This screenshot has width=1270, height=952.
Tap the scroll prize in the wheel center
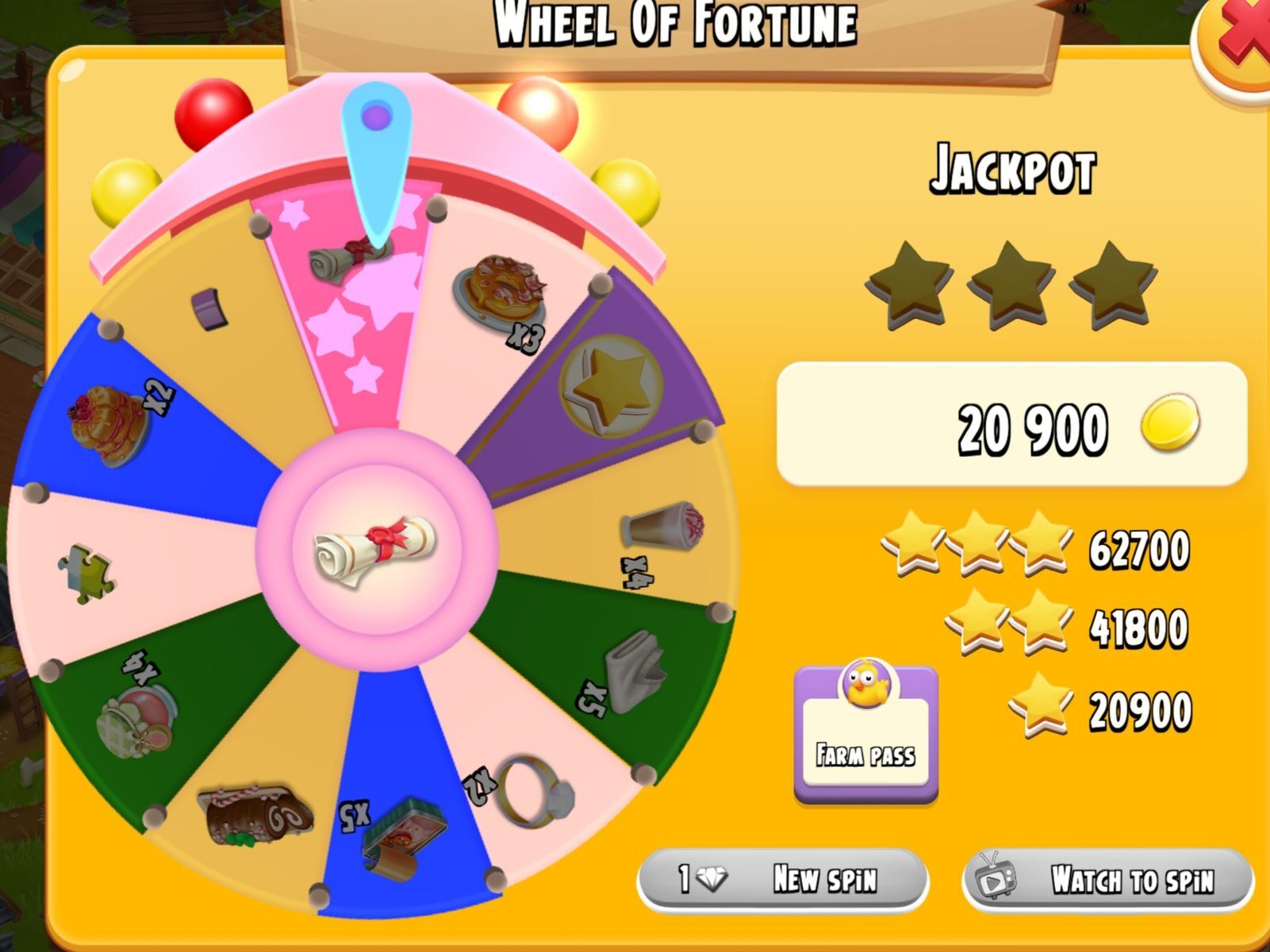[376, 549]
